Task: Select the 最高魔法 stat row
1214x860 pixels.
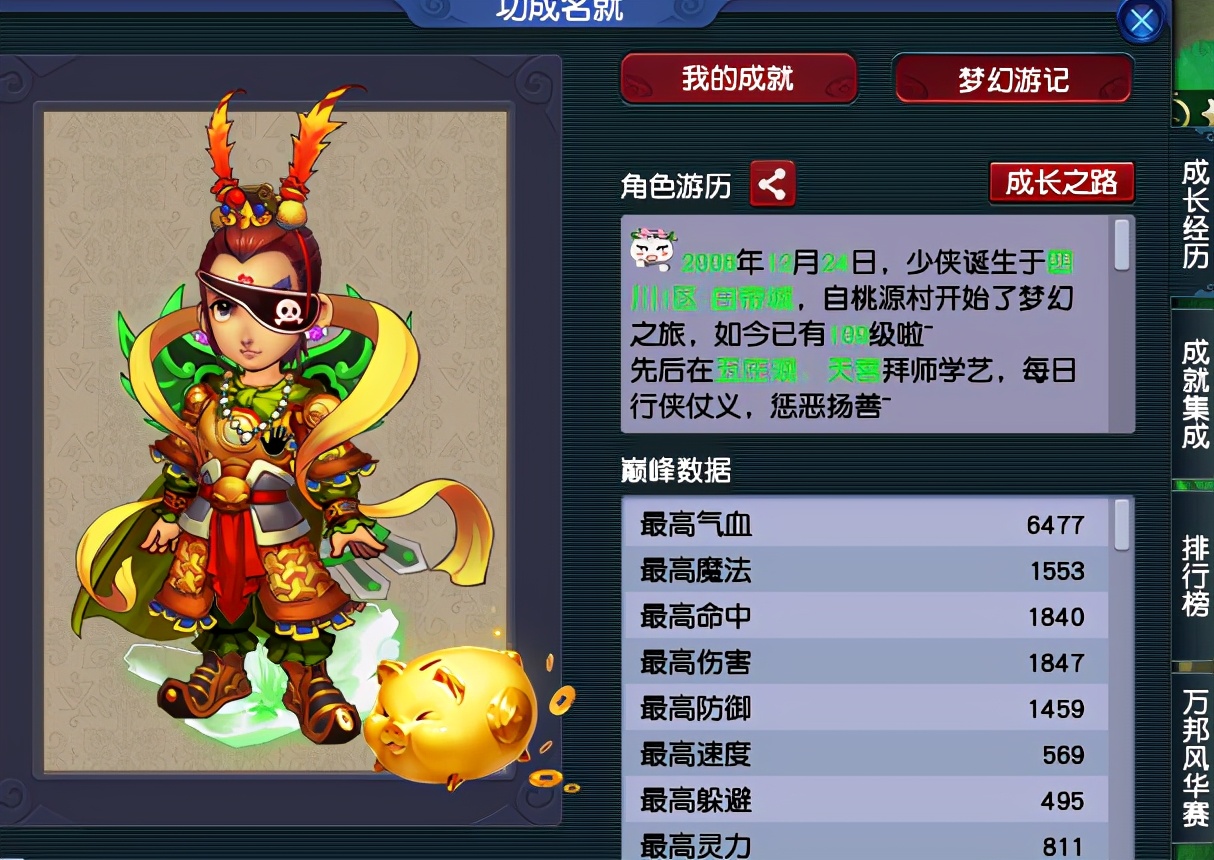Action: point(865,571)
